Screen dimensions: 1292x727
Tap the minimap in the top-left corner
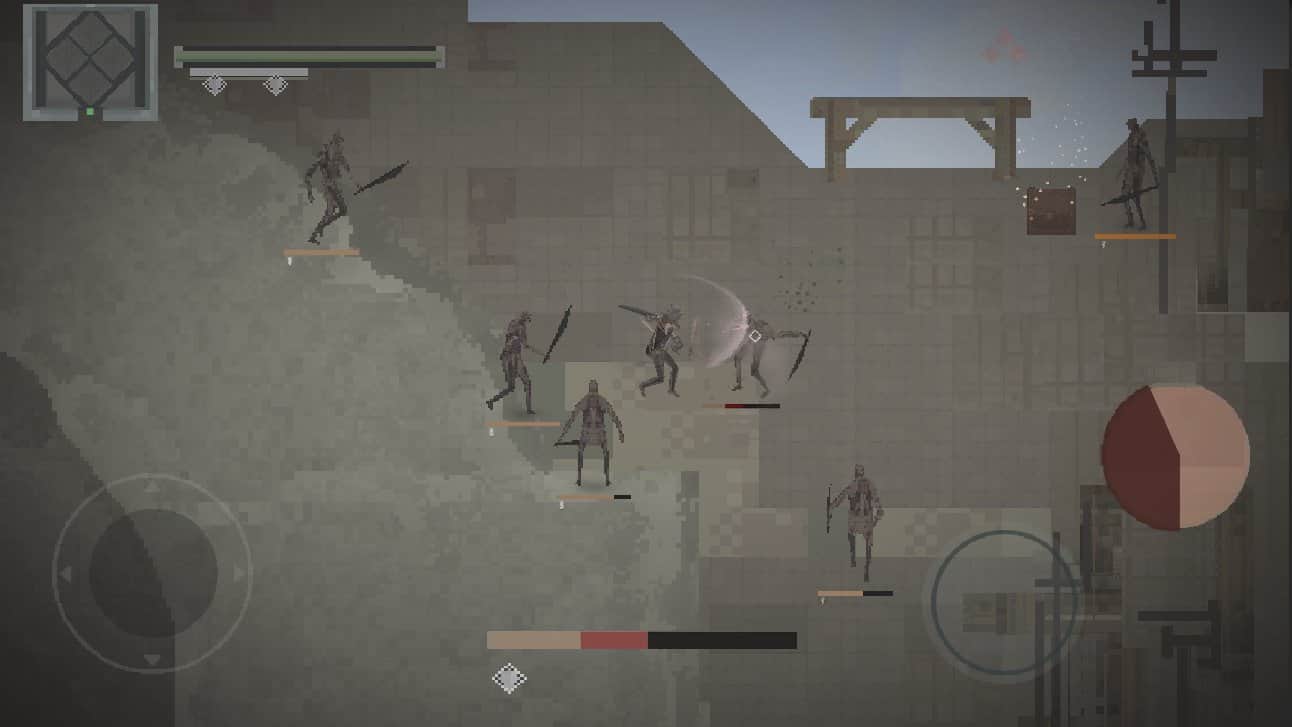tap(90, 60)
